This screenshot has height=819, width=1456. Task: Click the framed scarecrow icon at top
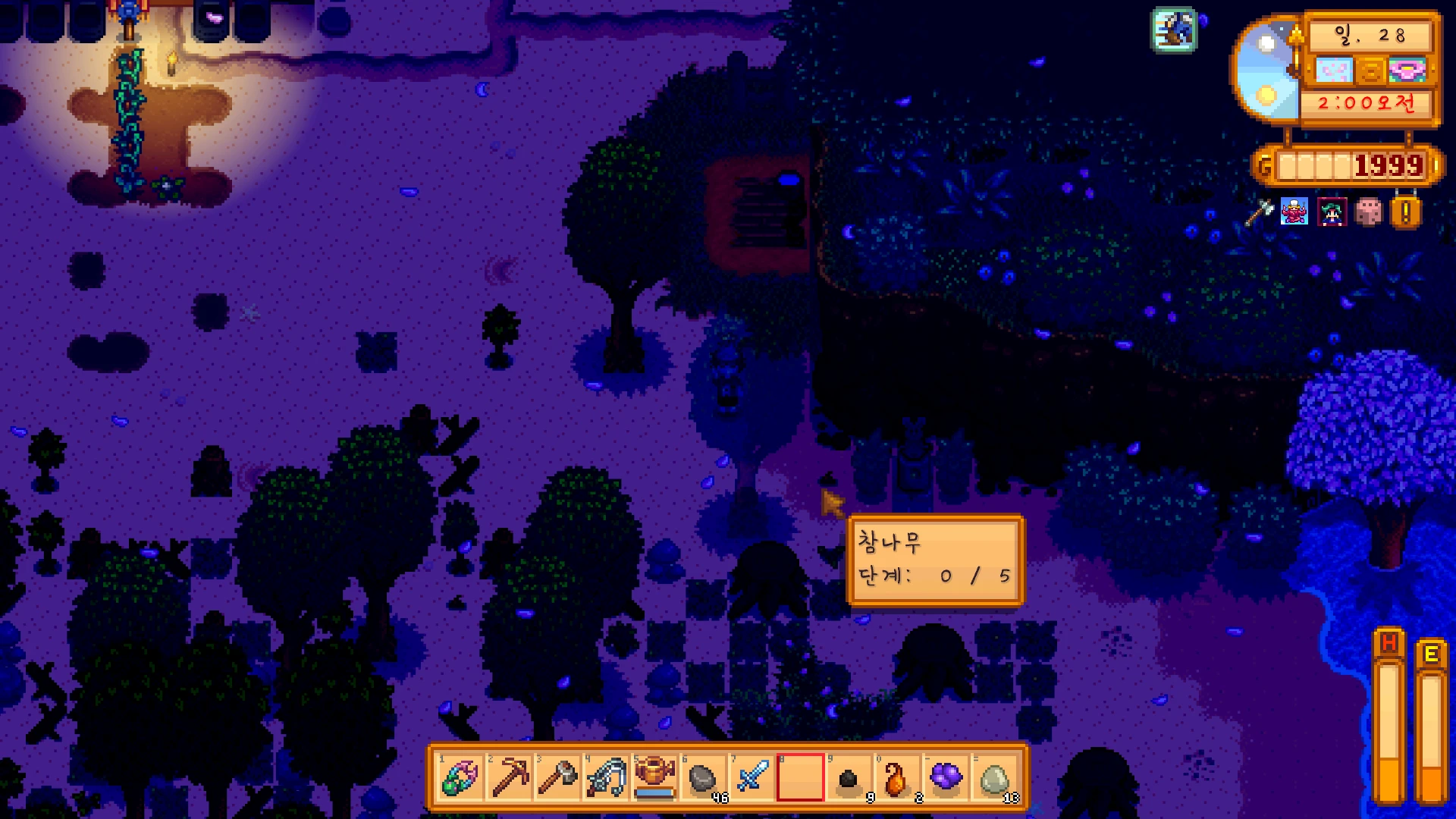tap(1174, 30)
